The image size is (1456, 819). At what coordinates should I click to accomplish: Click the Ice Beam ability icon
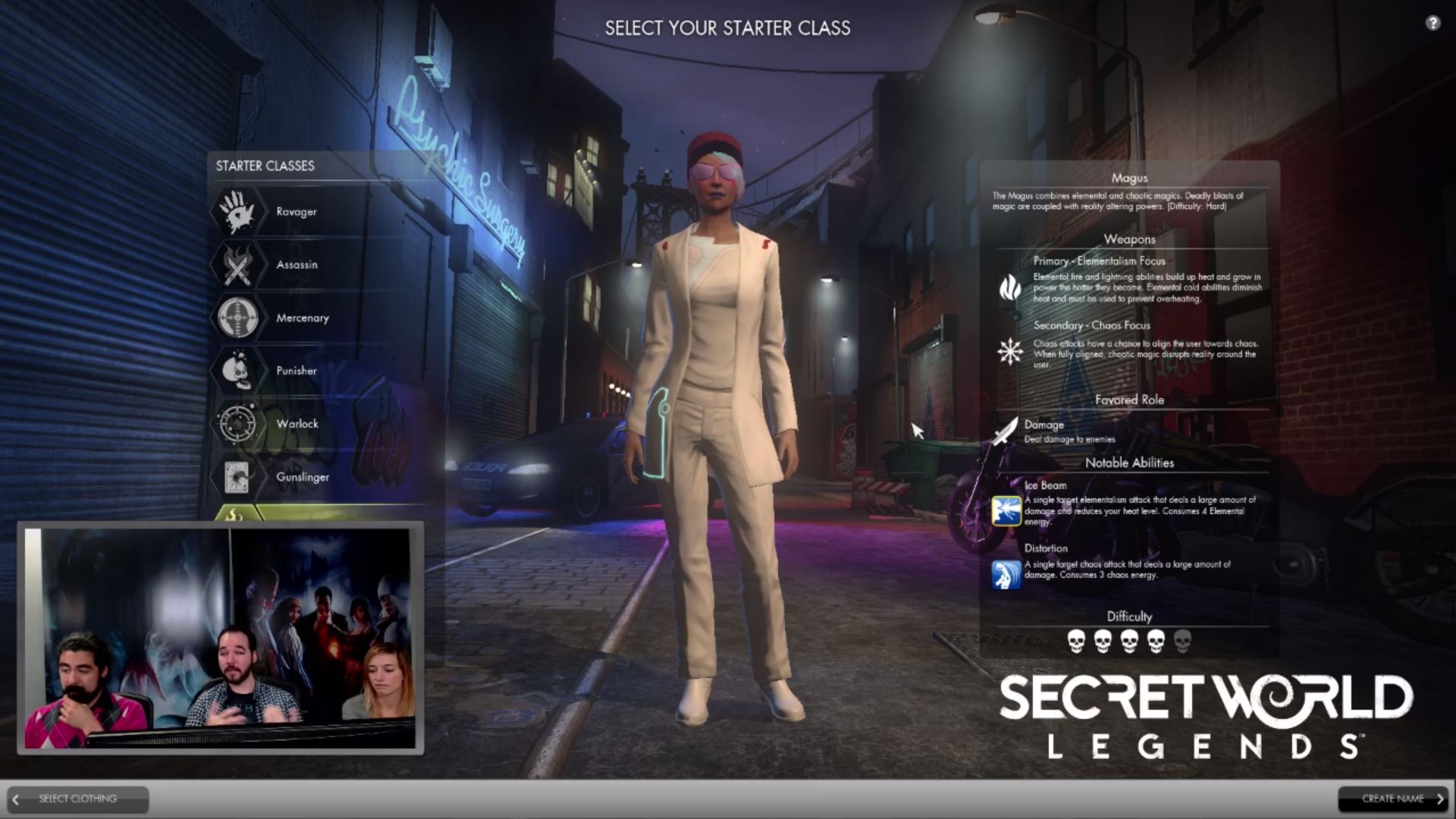(1006, 510)
